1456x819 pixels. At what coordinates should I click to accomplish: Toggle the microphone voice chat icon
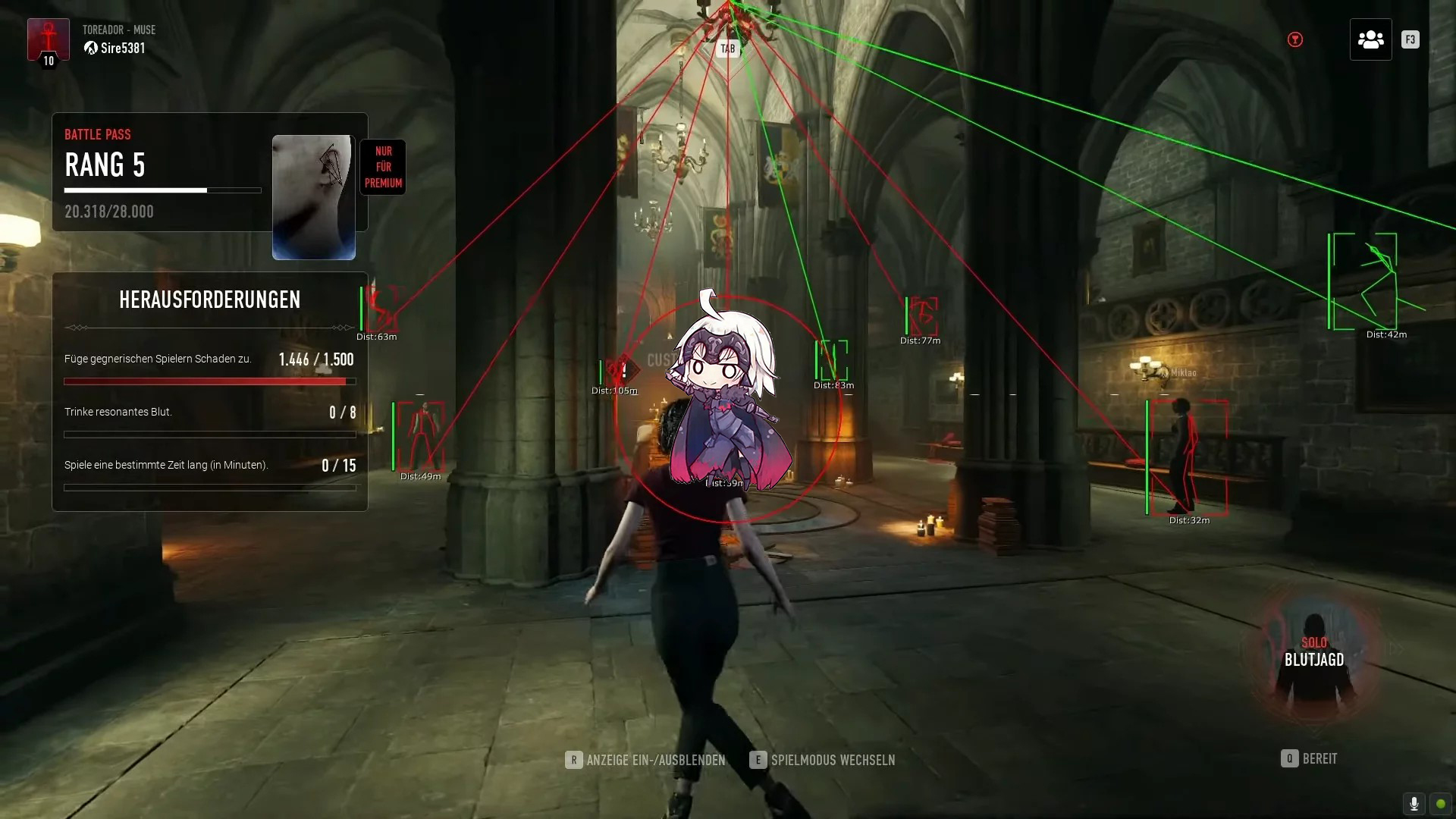pos(1414,804)
